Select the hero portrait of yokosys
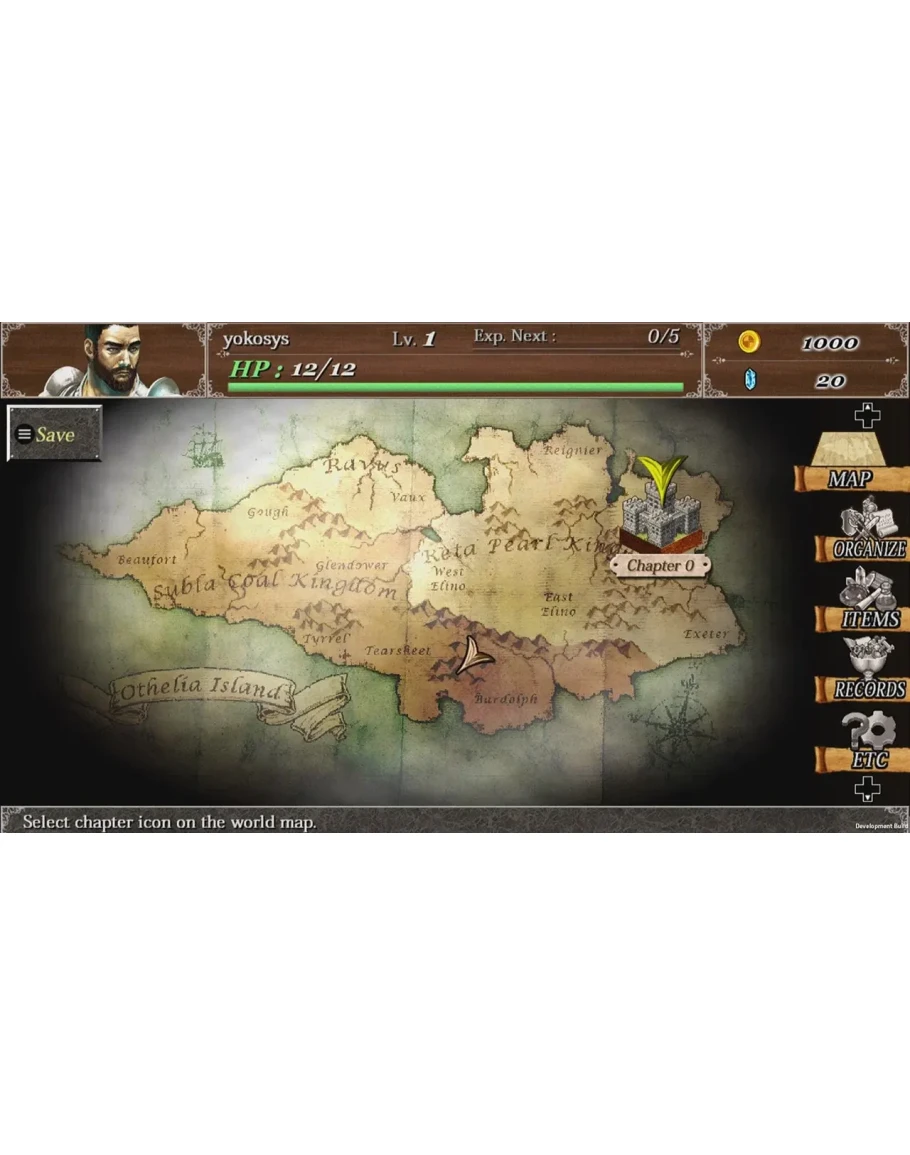 tap(110, 360)
